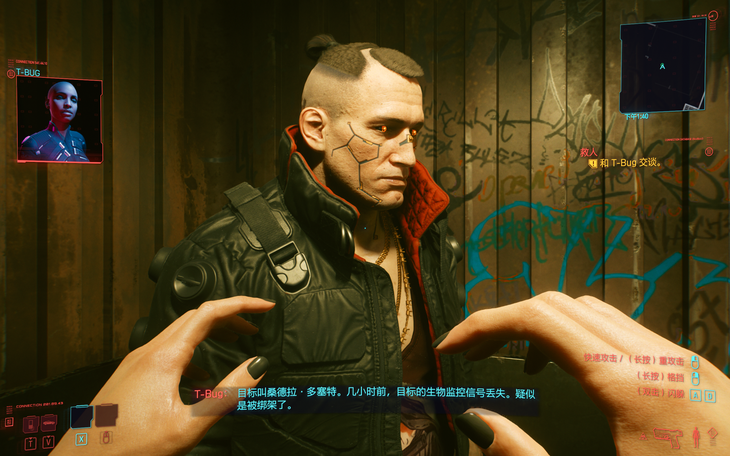The image size is (730, 456).
Task: Click the T-Bug caller portrait
Action: (x=59, y=120)
